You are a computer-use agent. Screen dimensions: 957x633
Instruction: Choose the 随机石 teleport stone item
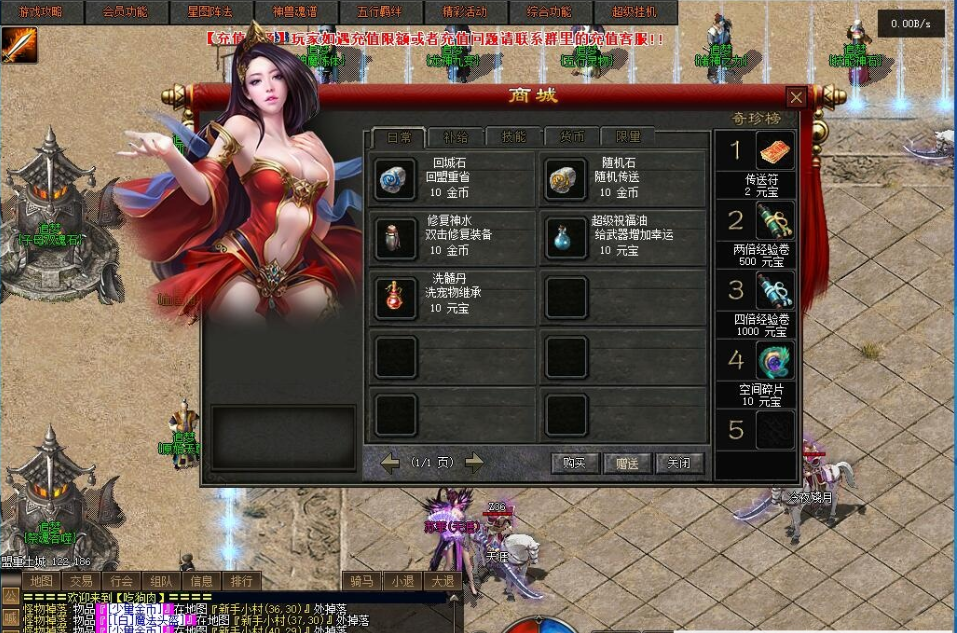(x=566, y=179)
